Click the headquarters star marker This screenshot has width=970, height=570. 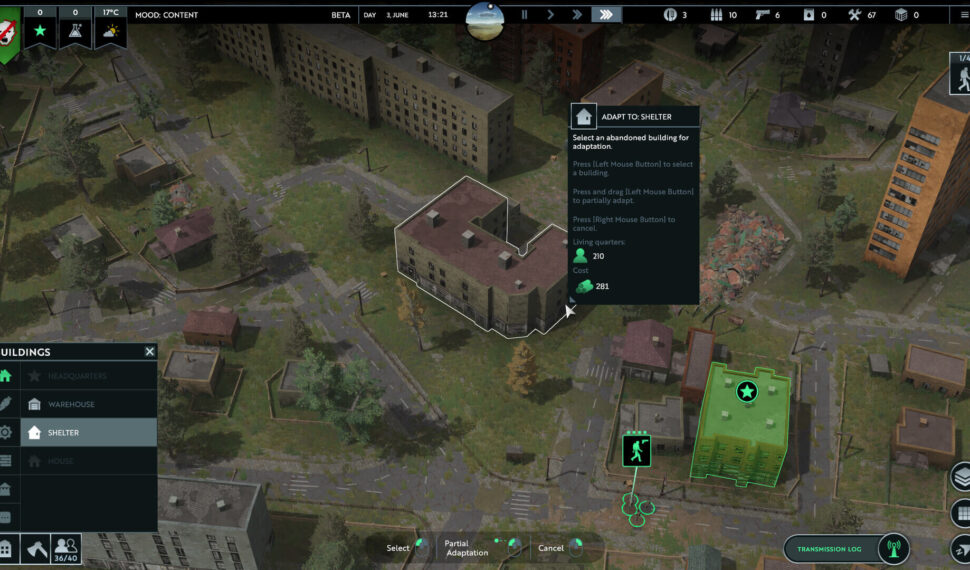tap(746, 391)
